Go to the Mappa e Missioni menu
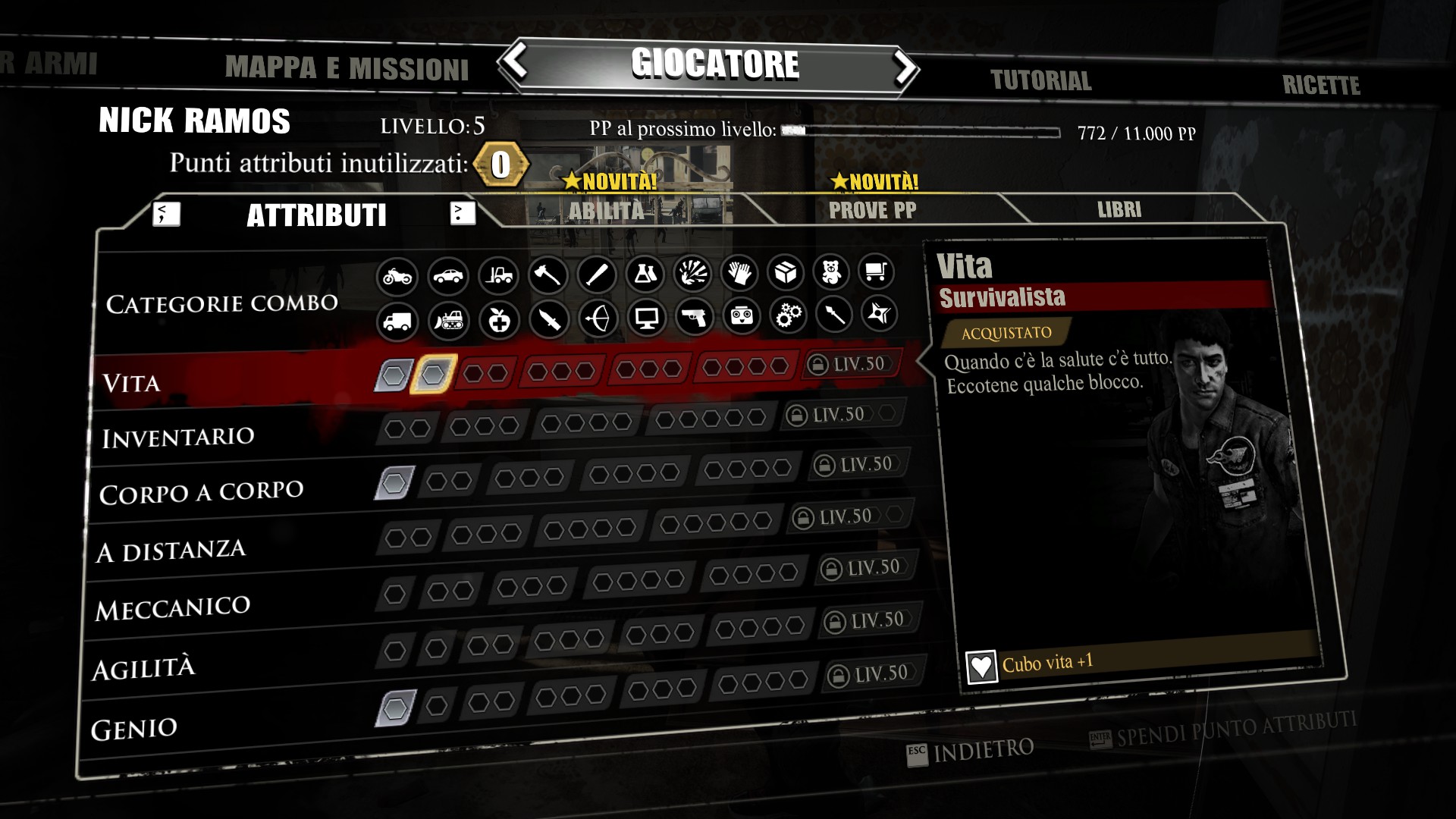This screenshot has width=1456, height=819. pos(347,68)
